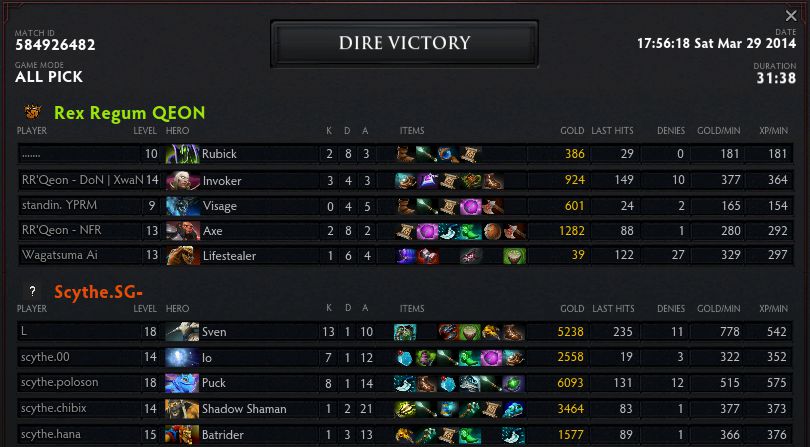Click the Axe hero portrait
This screenshot has height=447, width=810.
coord(182,231)
